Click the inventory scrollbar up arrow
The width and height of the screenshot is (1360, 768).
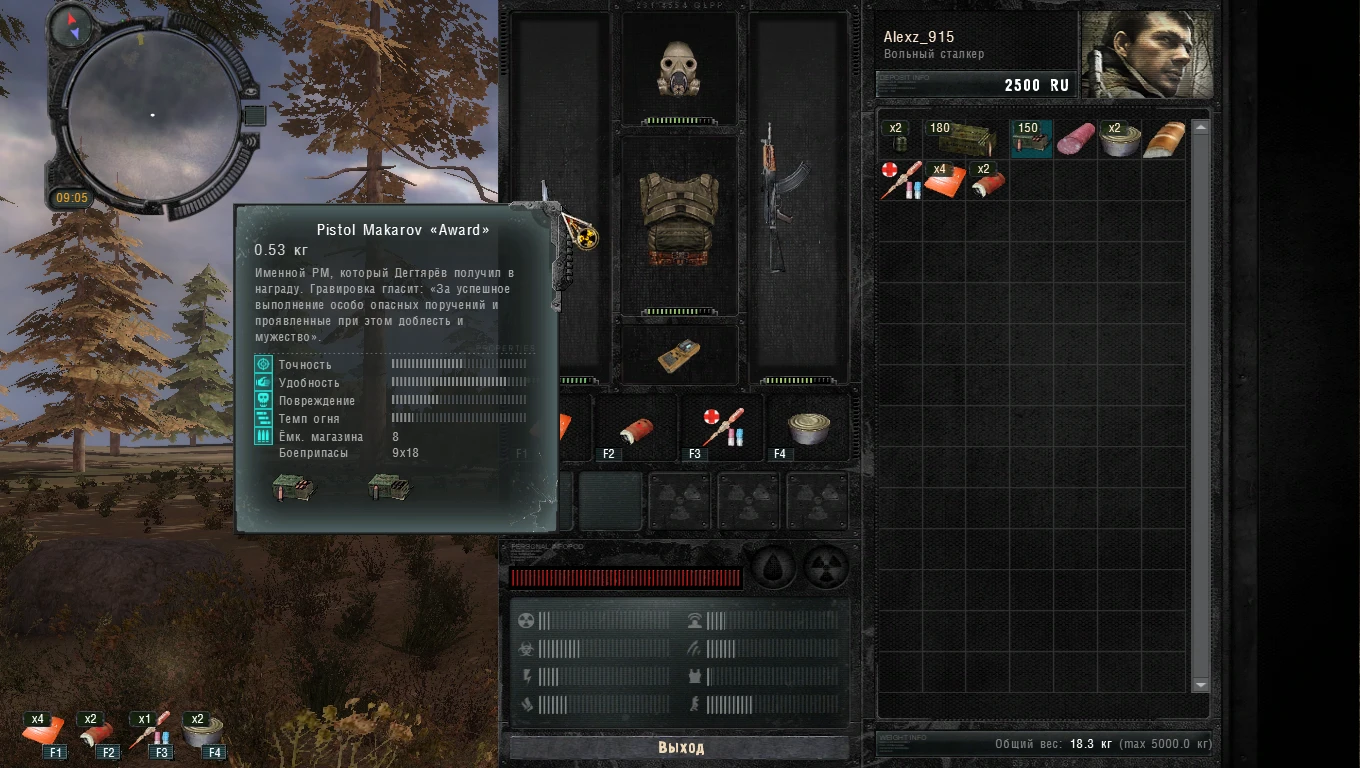pos(1200,128)
